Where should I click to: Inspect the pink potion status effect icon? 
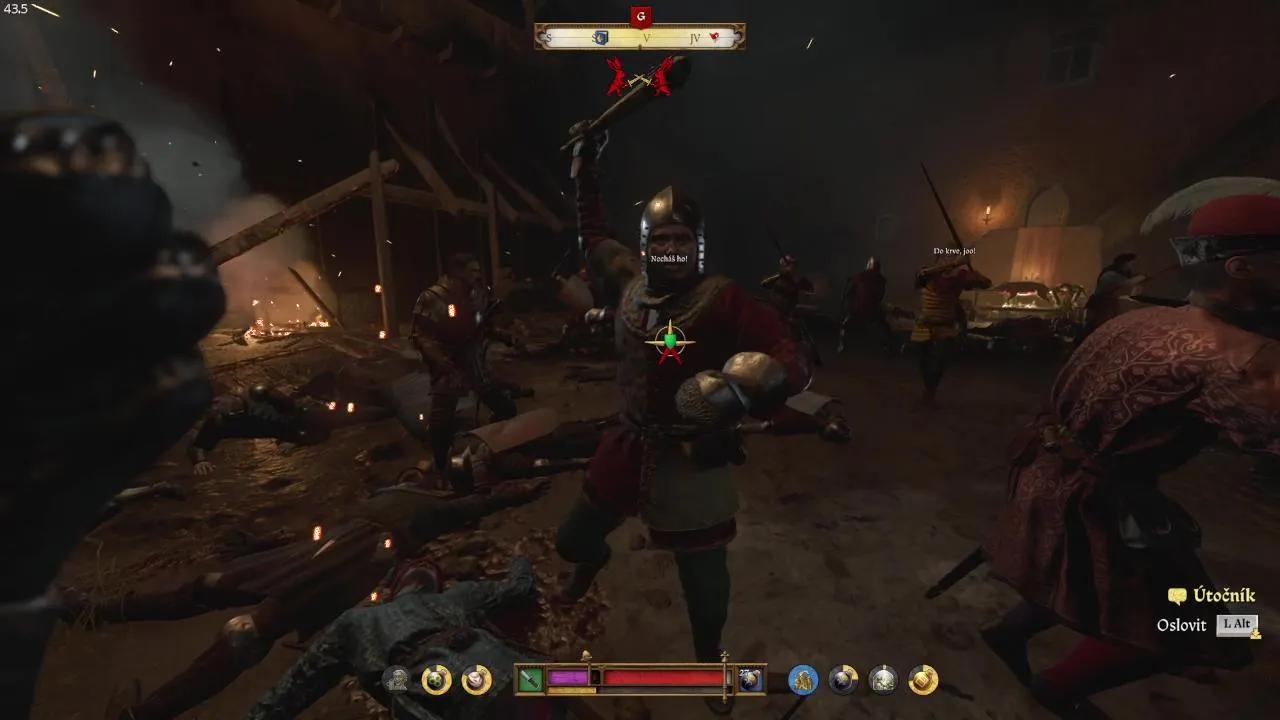tap(477, 680)
